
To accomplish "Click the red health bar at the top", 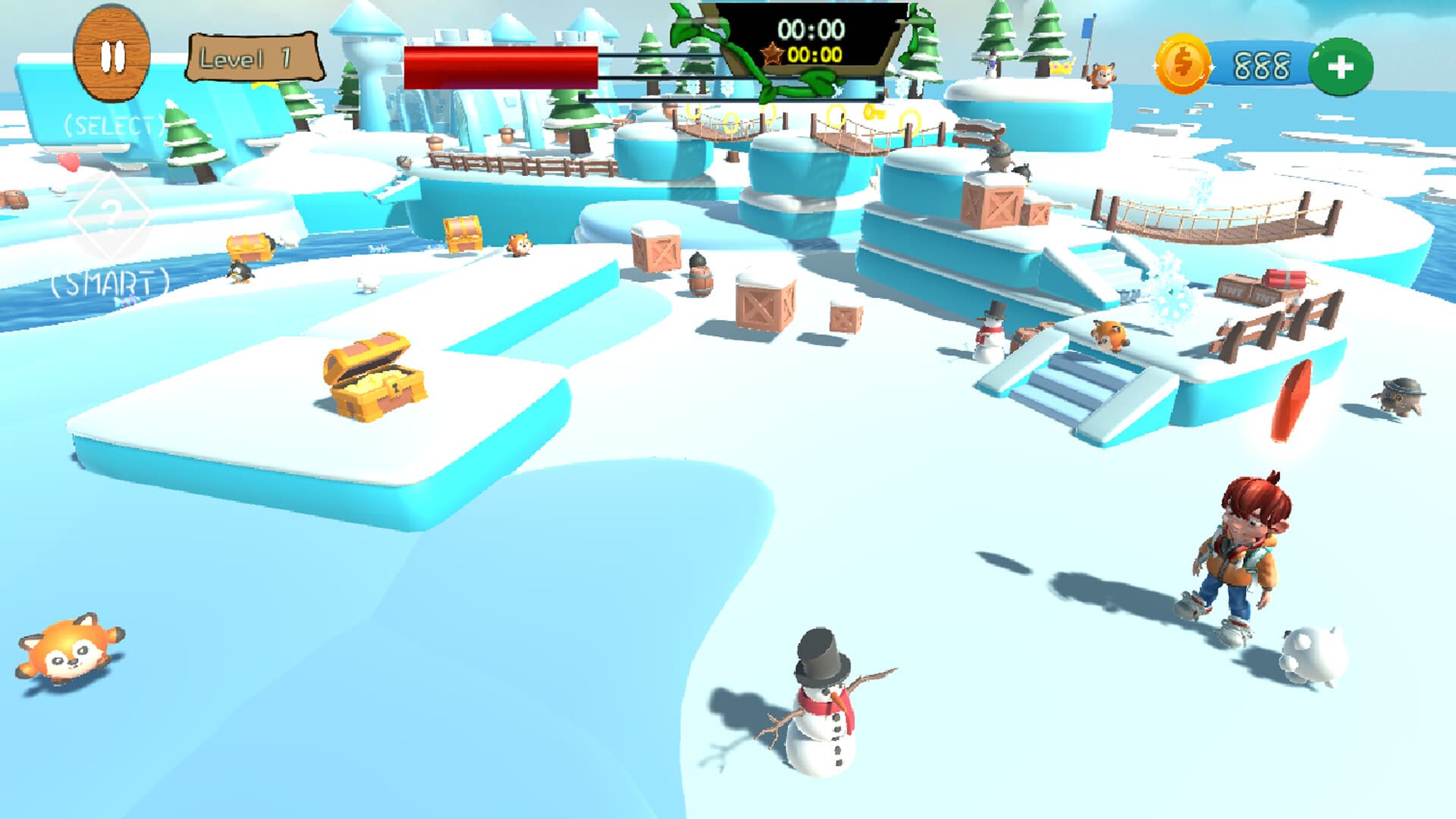I will click(x=500, y=67).
